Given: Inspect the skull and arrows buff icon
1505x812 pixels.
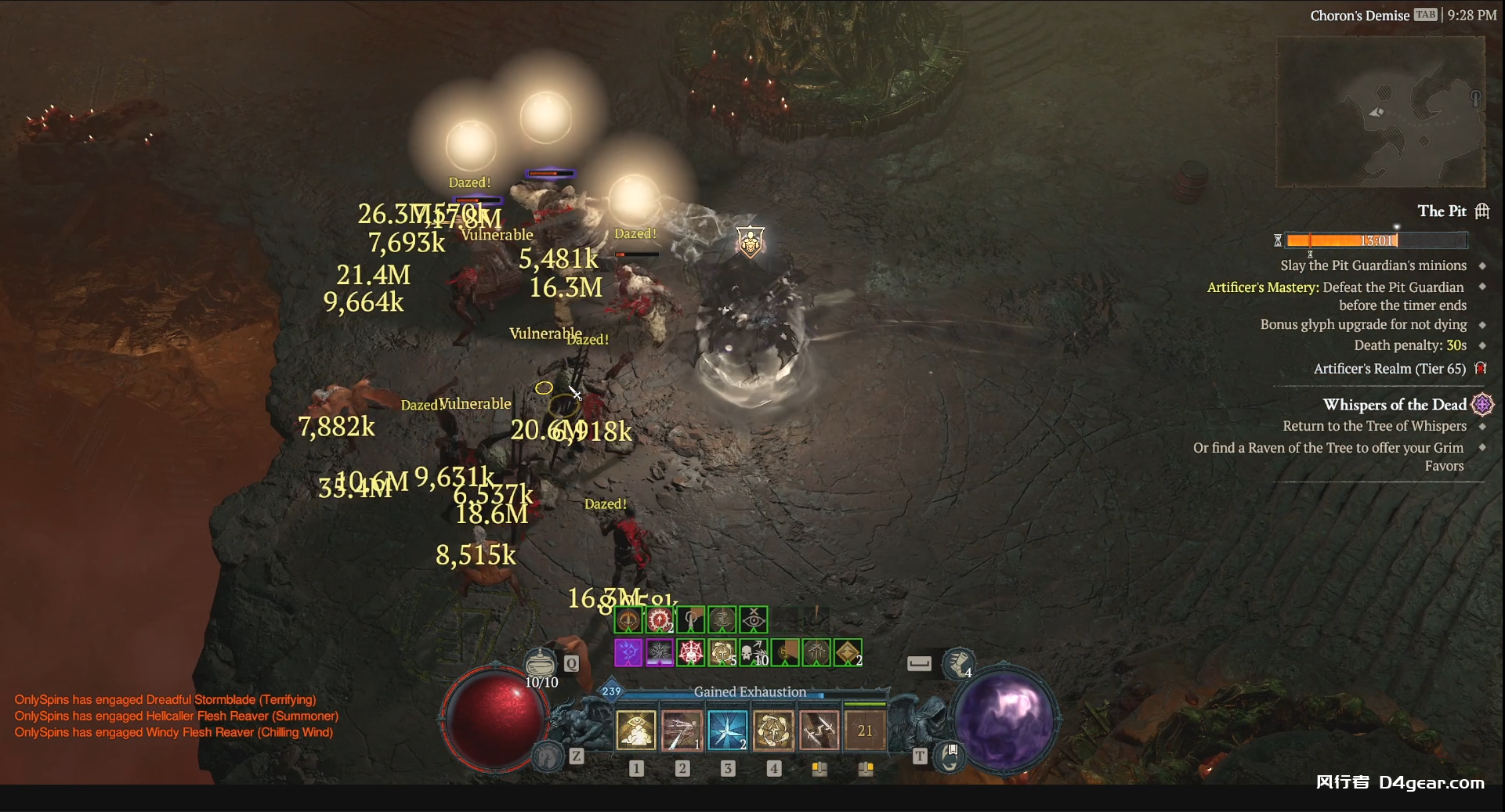Looking at the screenshot, I should (x=754, y=652).
